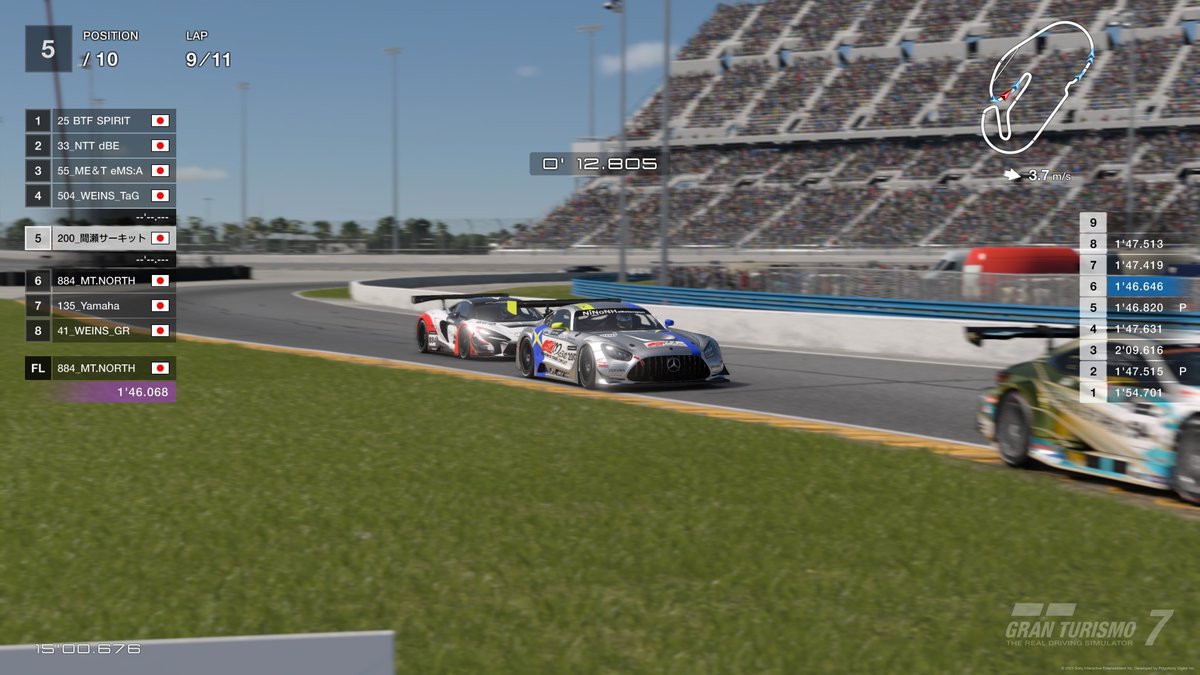Screen dimensions: 1200x675
Task: Choose the sixth-place 884_MT.NORTH row
Action: point(100,281)
